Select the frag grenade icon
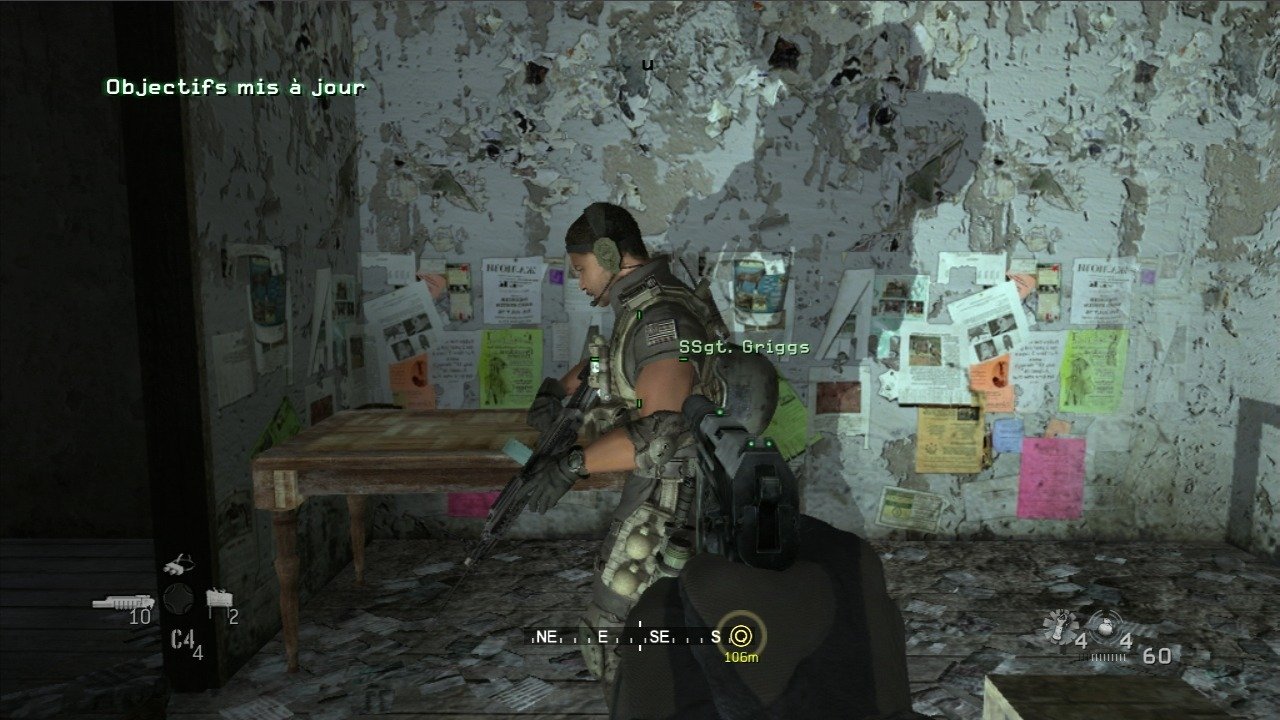 1105,625
